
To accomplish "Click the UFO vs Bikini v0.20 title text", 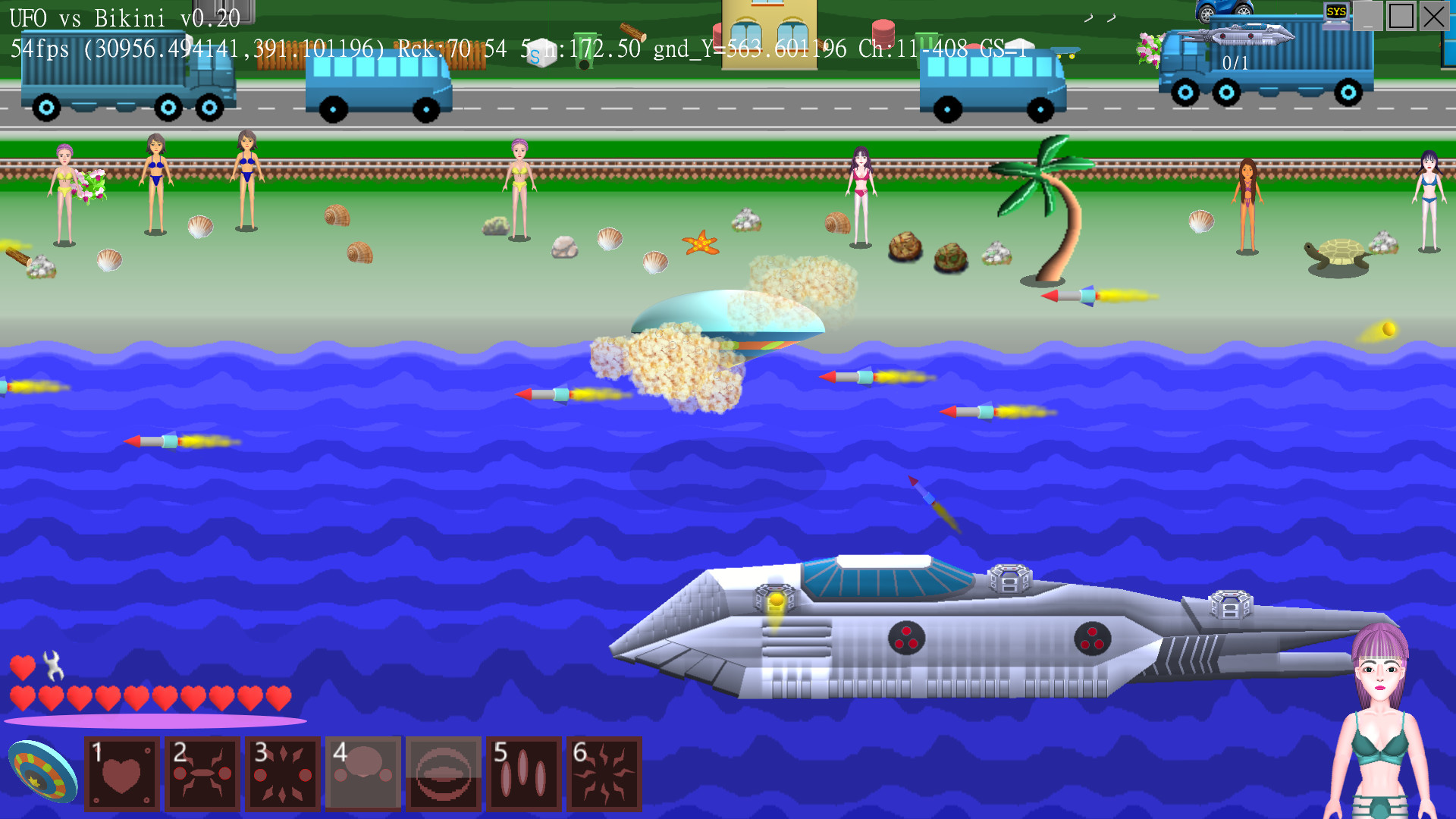I will (x=121, y=17).
